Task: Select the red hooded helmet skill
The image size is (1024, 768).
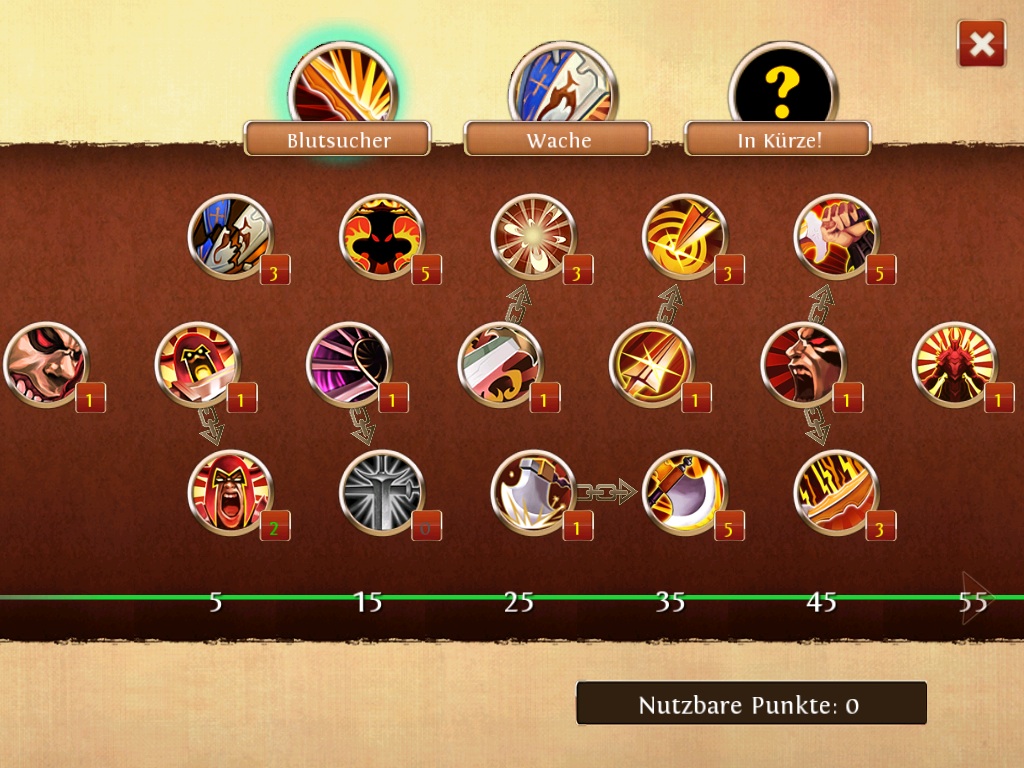Action: click(x=197, y=364)
